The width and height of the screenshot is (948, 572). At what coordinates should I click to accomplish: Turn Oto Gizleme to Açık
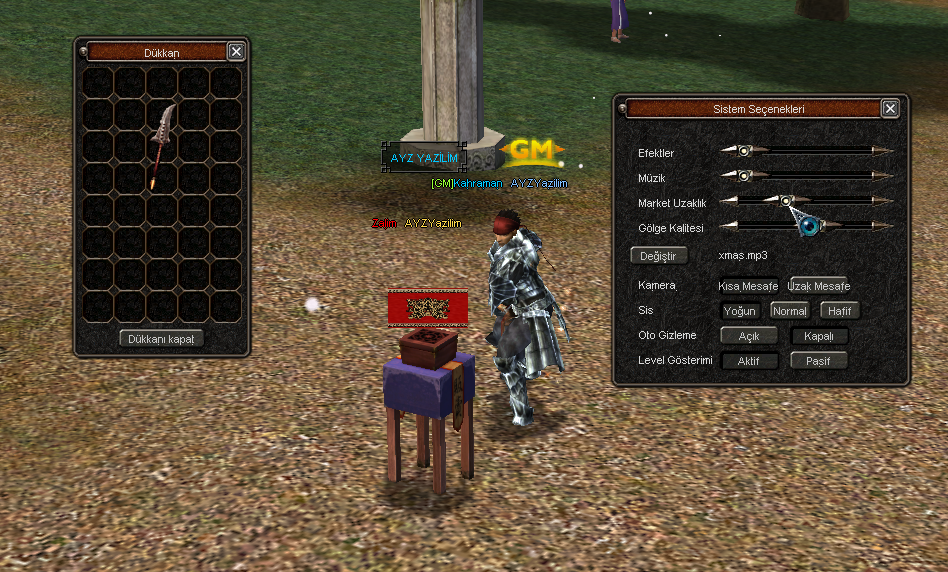click(x=749, y=336)
